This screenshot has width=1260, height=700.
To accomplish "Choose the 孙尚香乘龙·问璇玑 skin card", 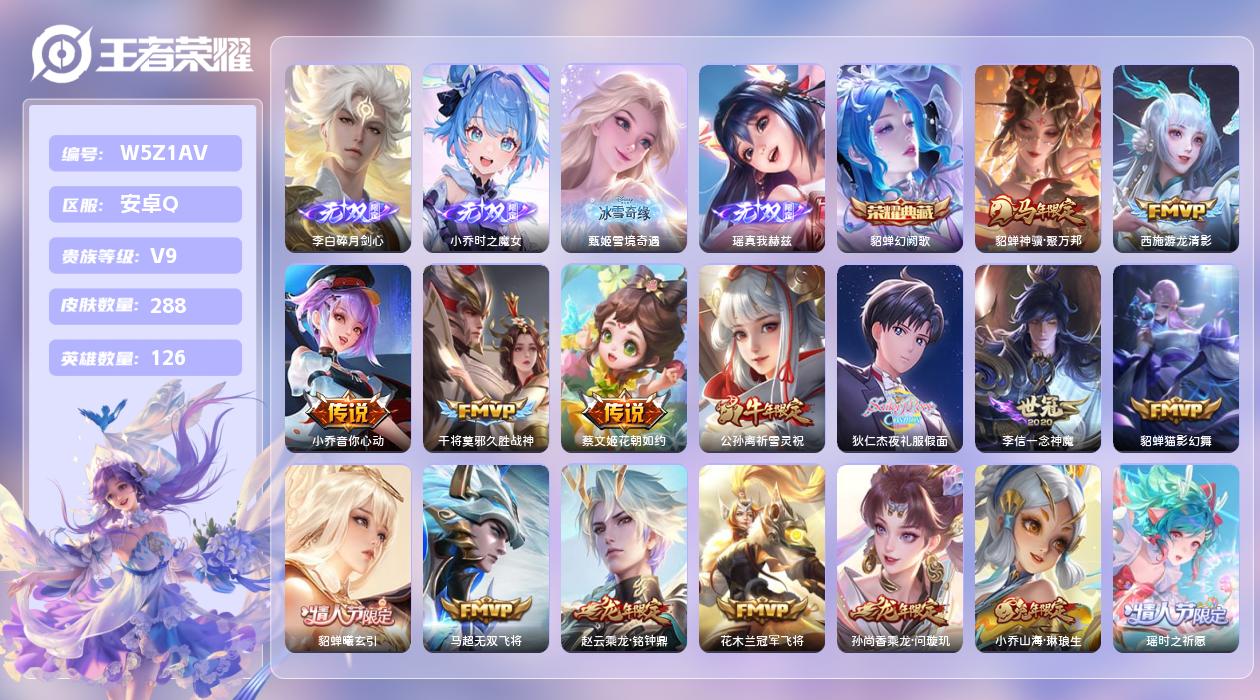I will tap(900, 558).
